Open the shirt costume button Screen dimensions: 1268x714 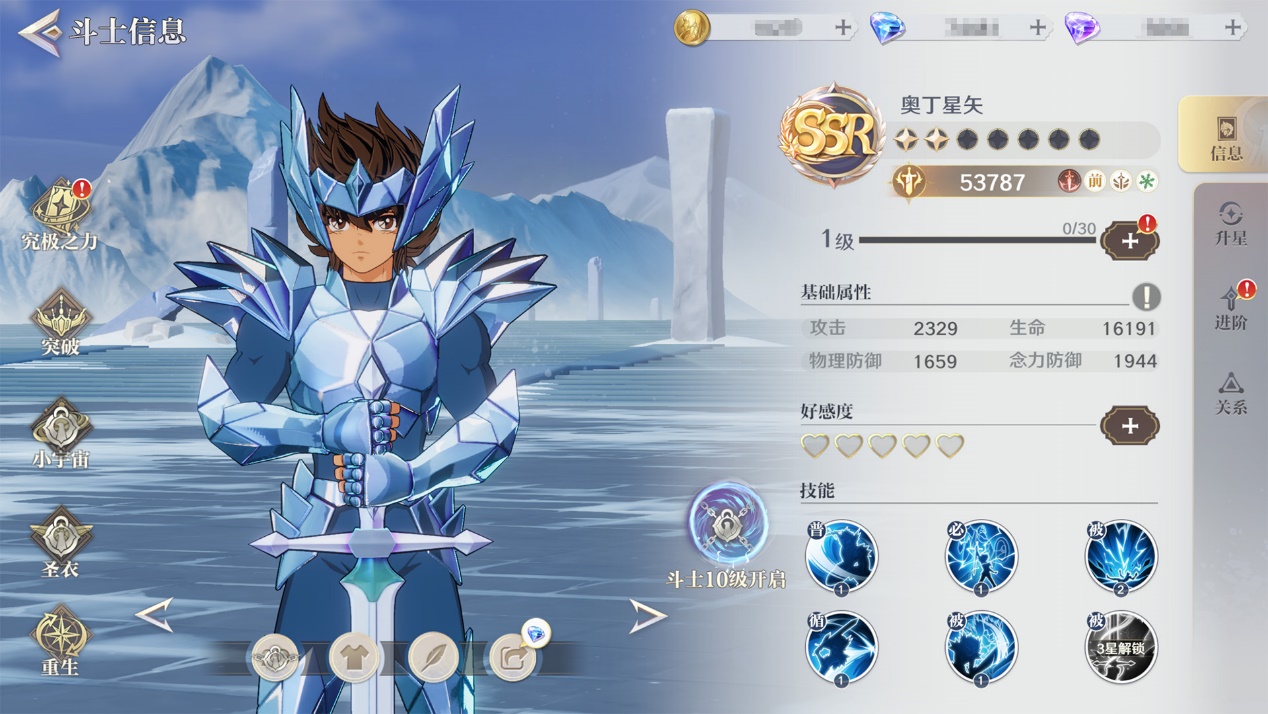click(354, 658)
